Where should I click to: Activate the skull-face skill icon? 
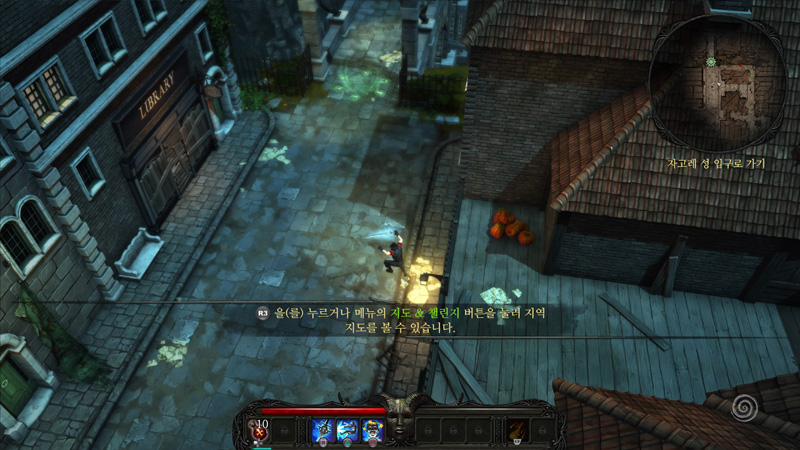372,431
